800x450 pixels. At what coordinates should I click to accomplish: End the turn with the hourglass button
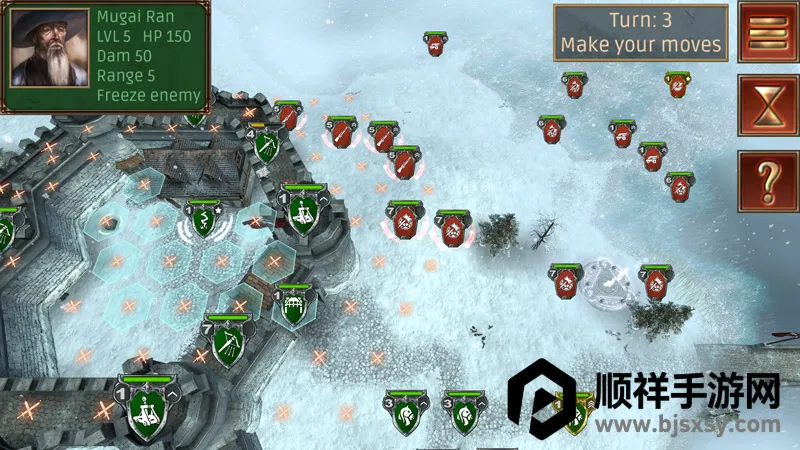767,106
